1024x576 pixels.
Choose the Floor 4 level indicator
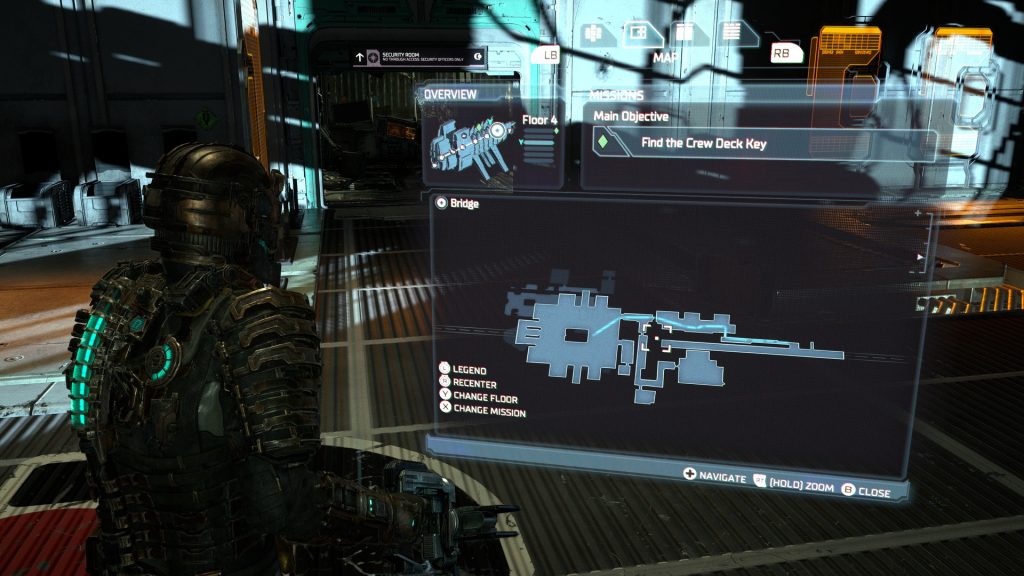pos(538,119)
